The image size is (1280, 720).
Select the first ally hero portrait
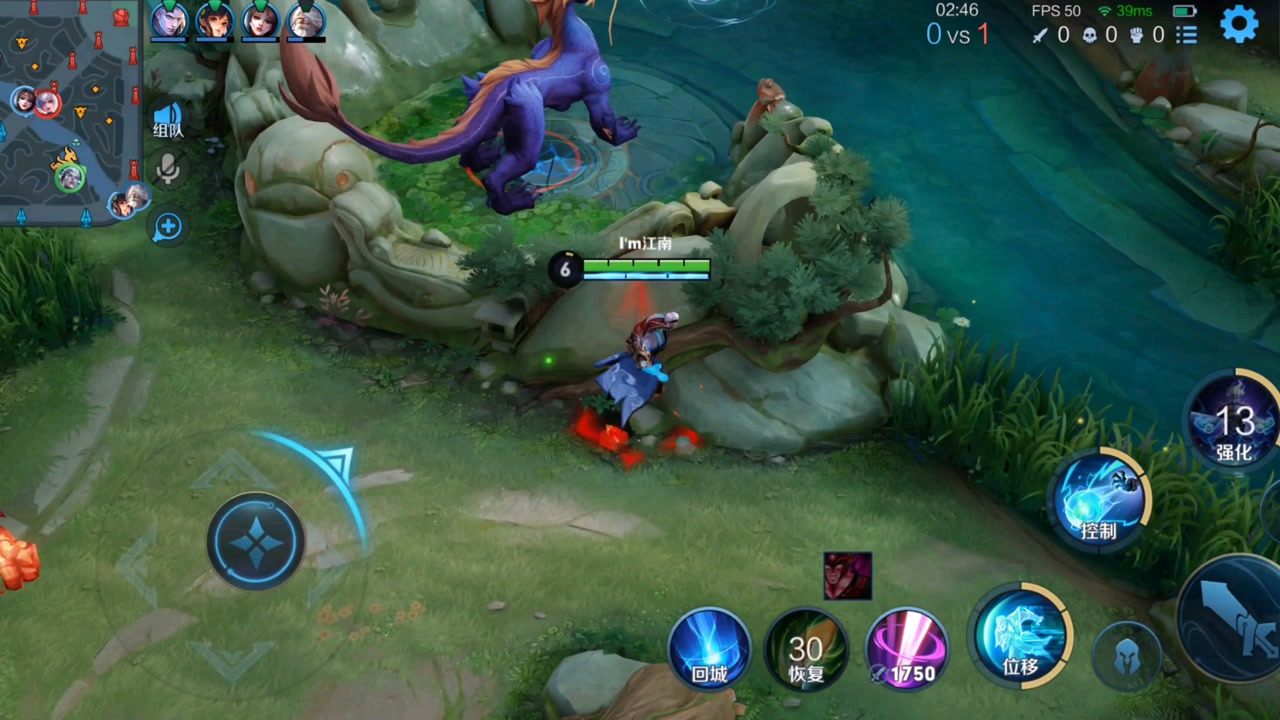[x=168, y=20]
